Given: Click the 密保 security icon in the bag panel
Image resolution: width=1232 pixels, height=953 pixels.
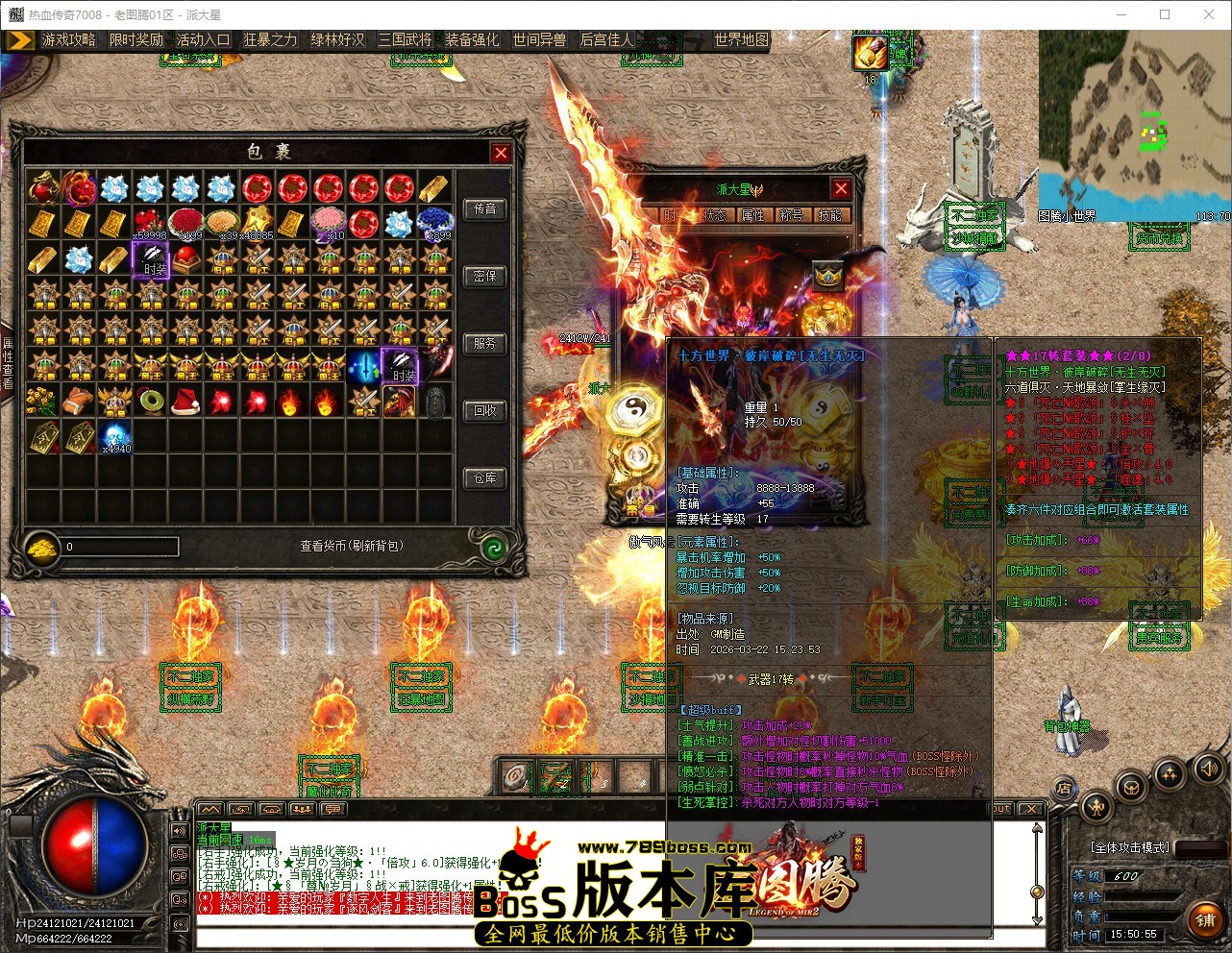Looking at the screenshot, I should 485,277.
